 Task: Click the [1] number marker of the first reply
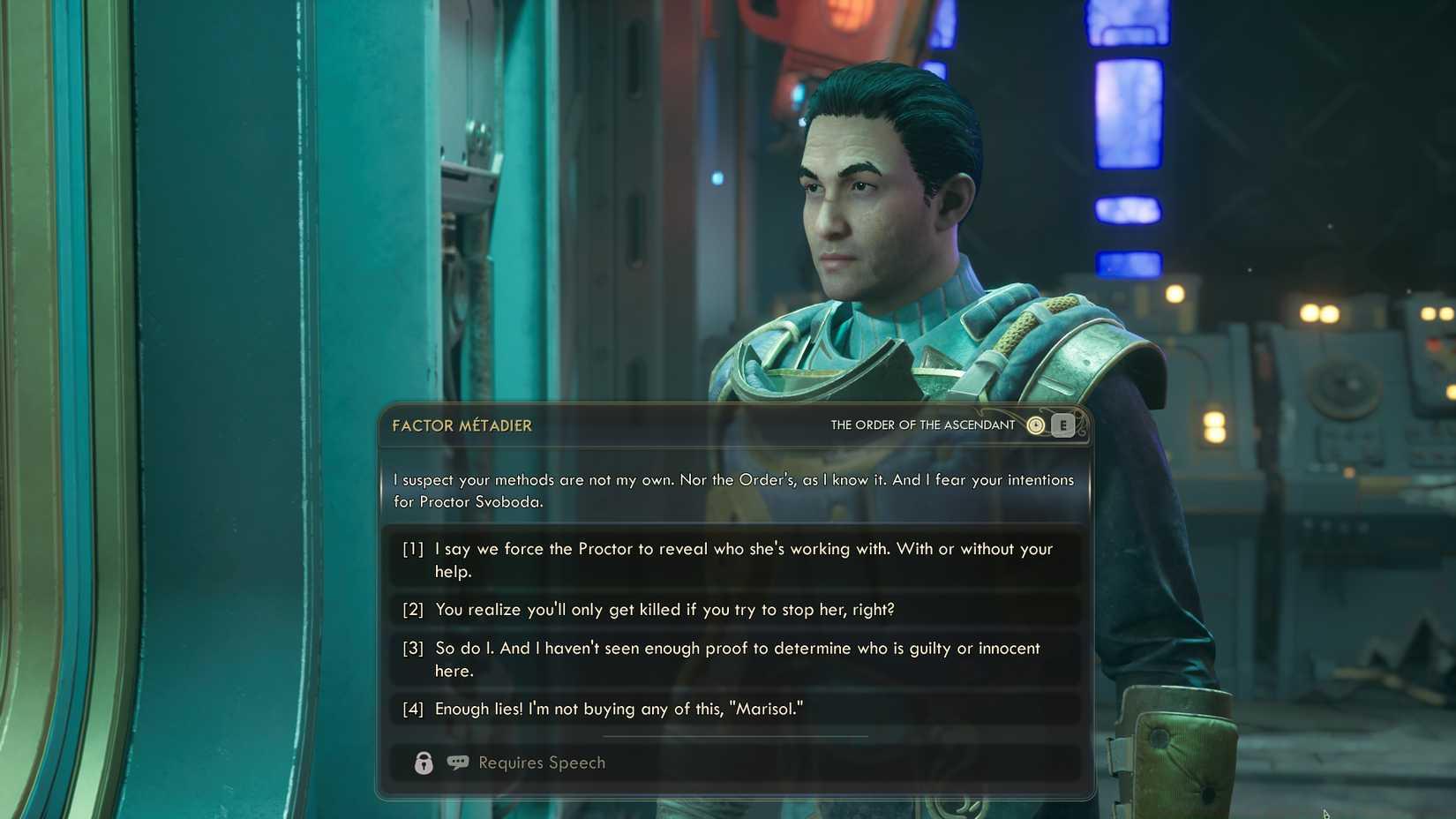411,548
